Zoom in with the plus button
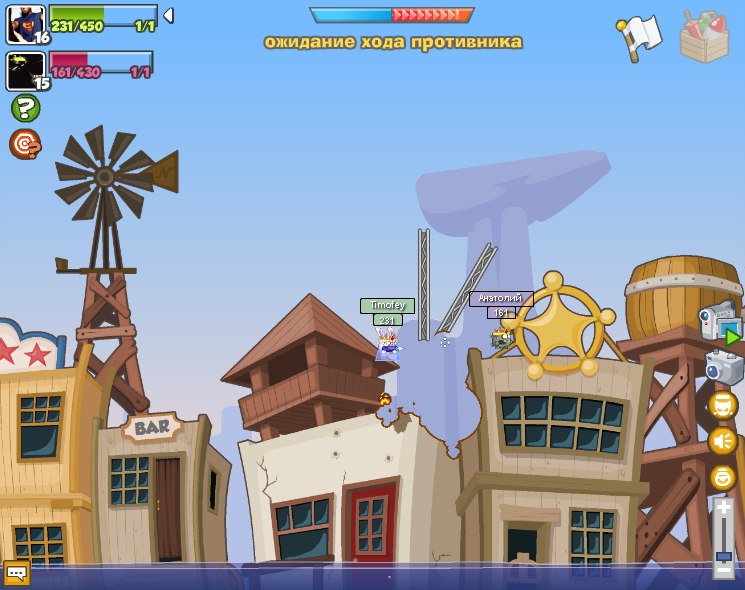 (723, 508)
